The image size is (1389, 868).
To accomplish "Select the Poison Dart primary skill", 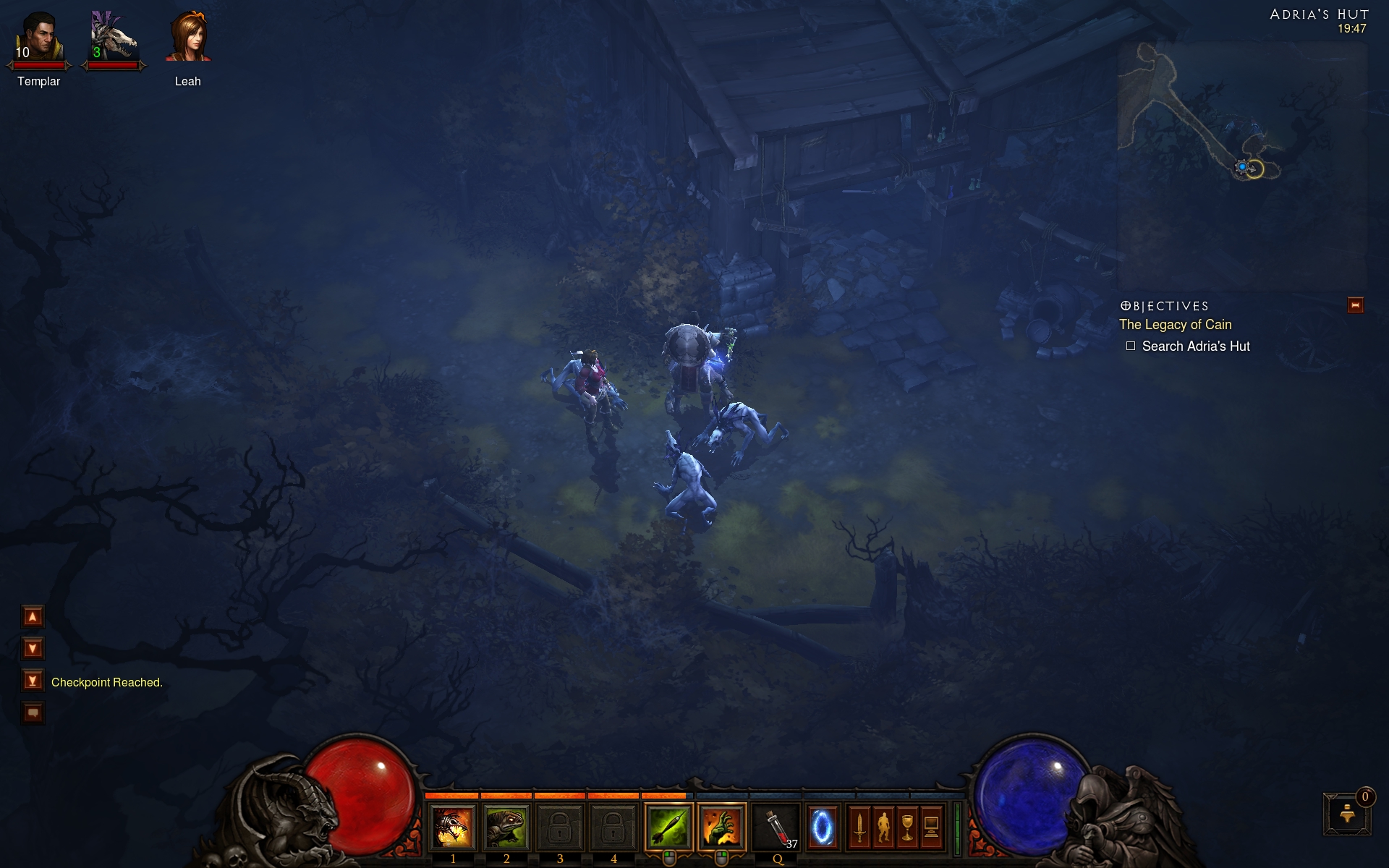I will (x=668, y=827).
